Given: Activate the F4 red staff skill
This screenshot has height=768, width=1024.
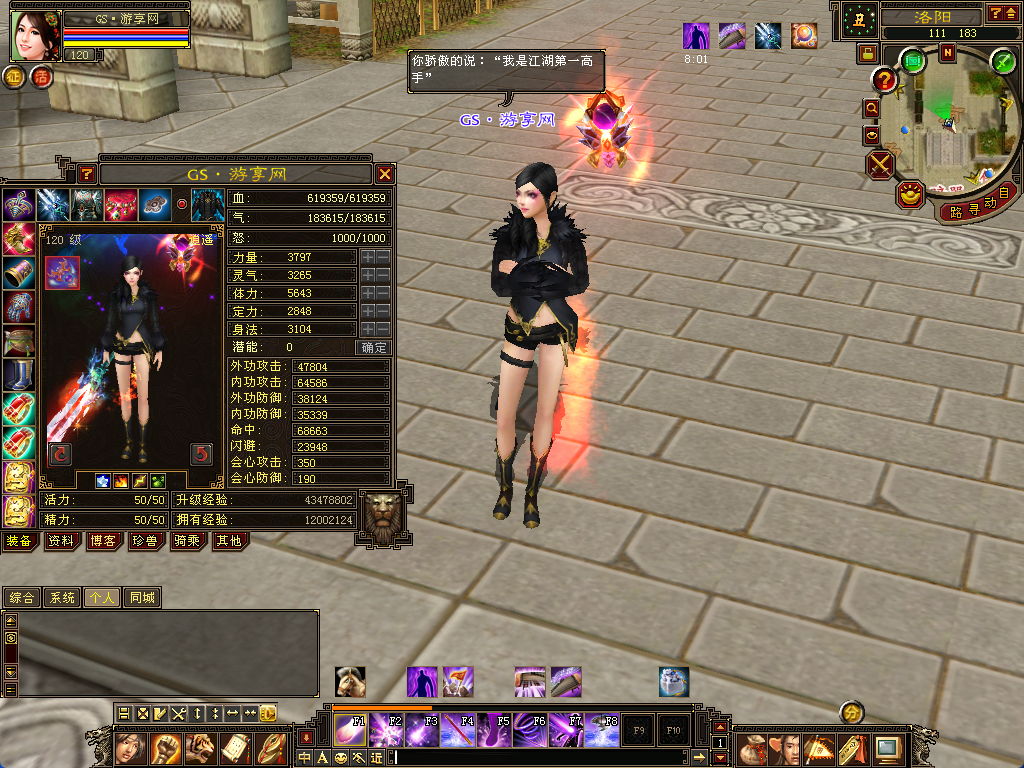Looking at the screenshot, I should (459, 731).
